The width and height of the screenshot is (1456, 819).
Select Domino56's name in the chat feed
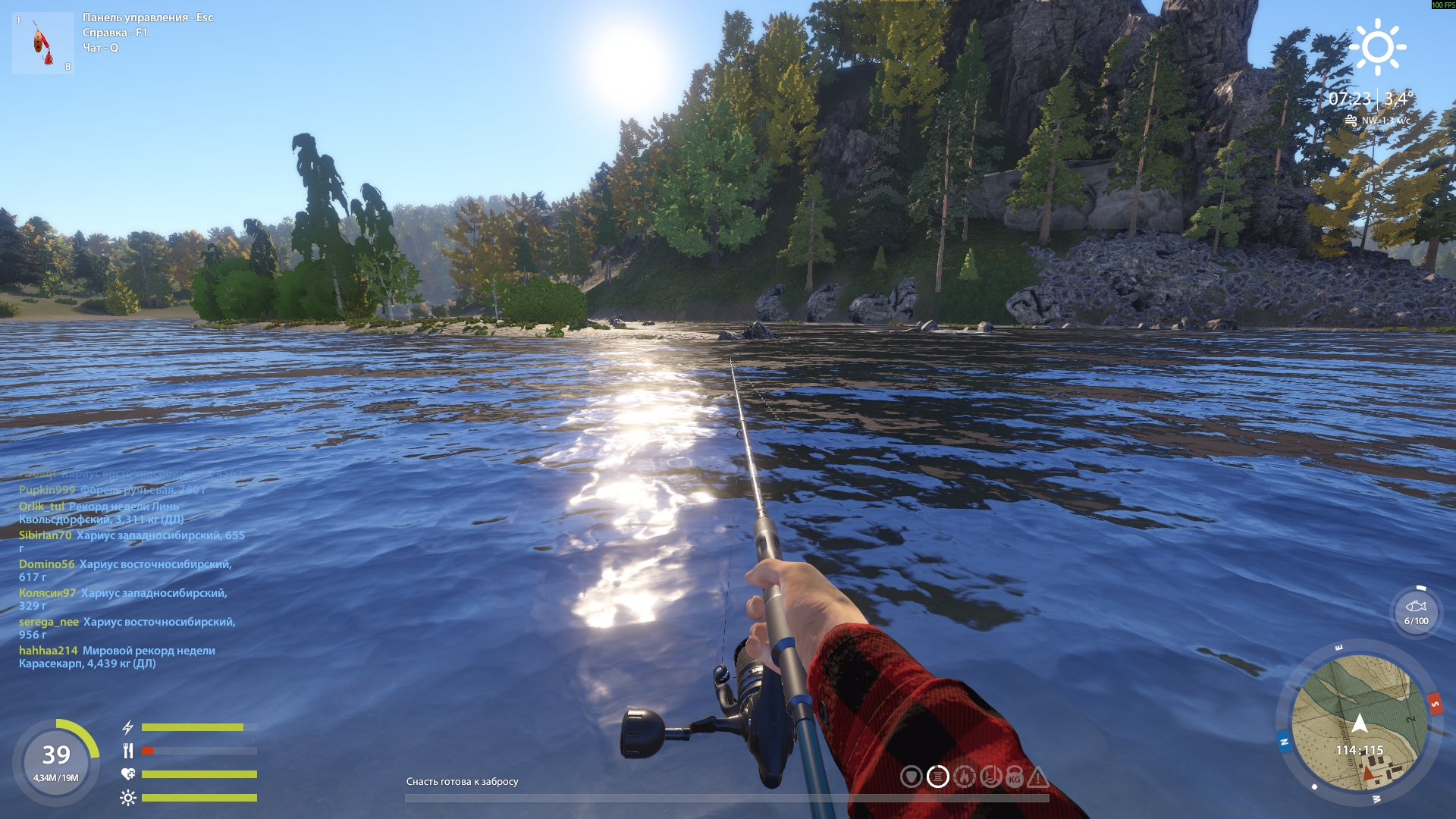(x=47, y=564)
